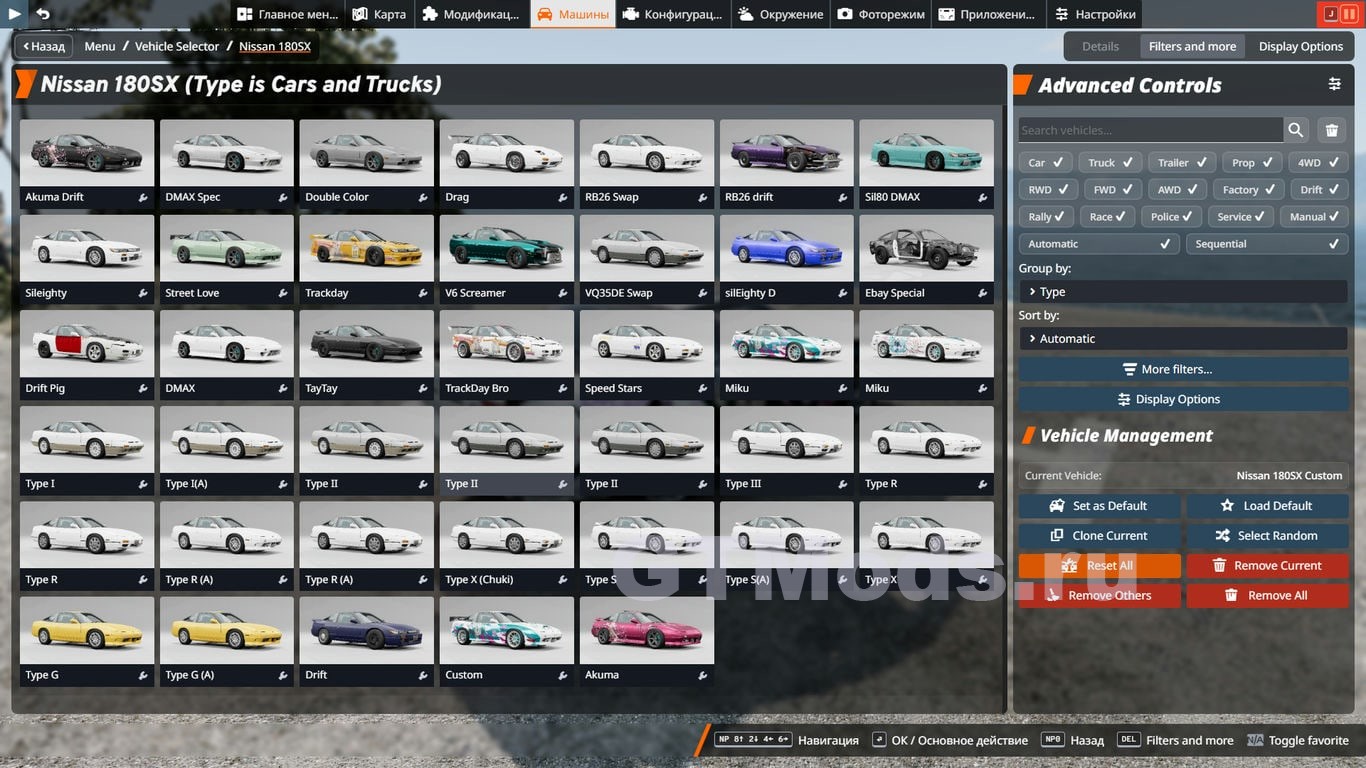Choose Select Random vehicle

(1267, 536)
